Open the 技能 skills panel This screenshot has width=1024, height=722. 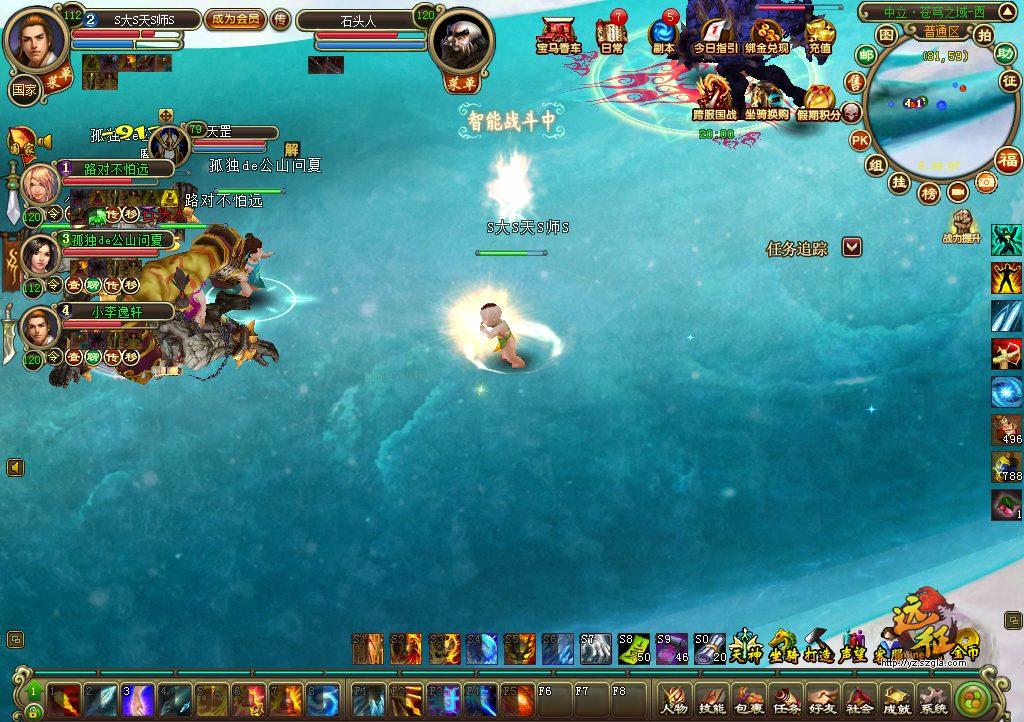712,698
